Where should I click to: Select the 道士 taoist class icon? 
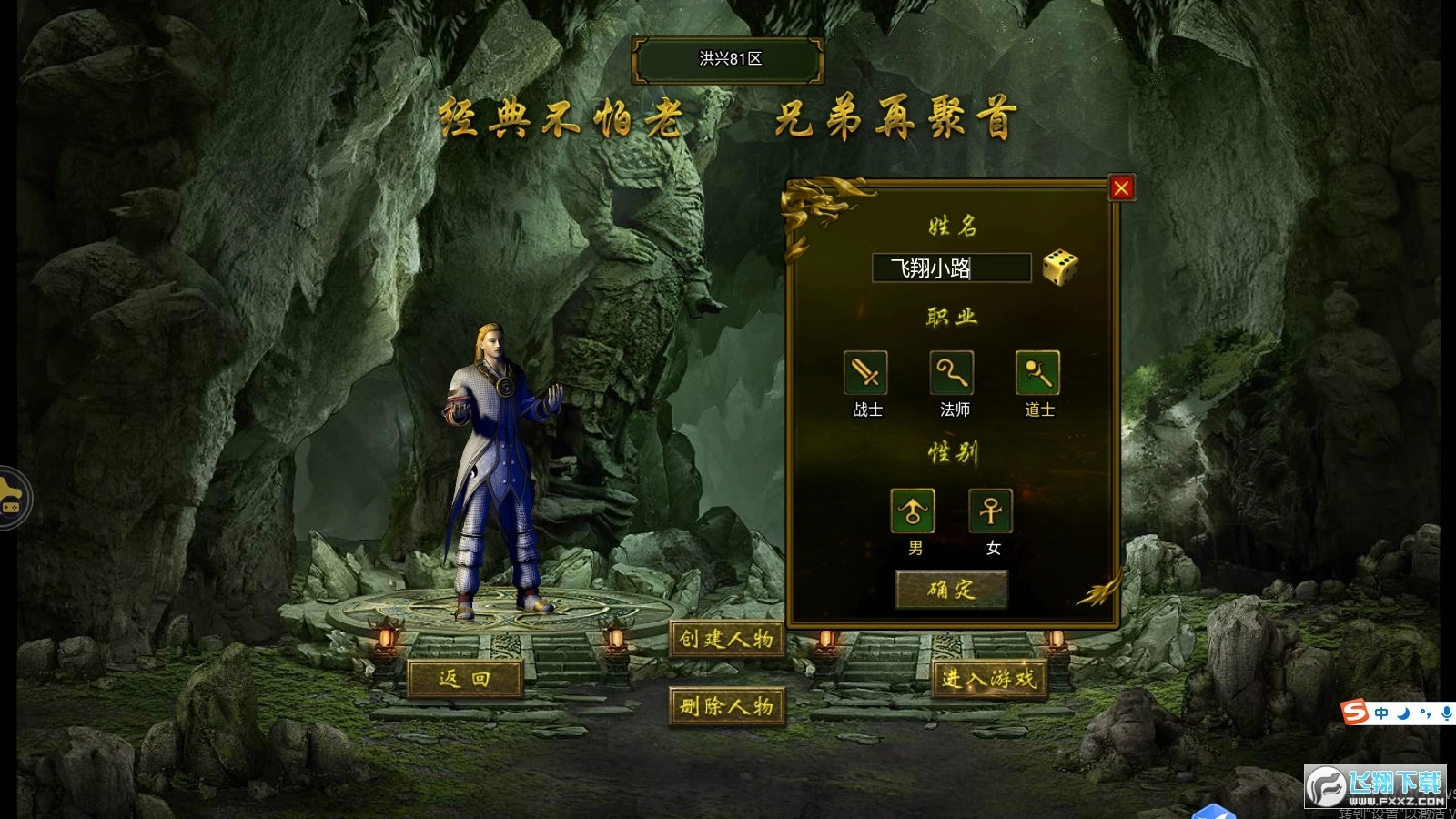point(1036,373)
